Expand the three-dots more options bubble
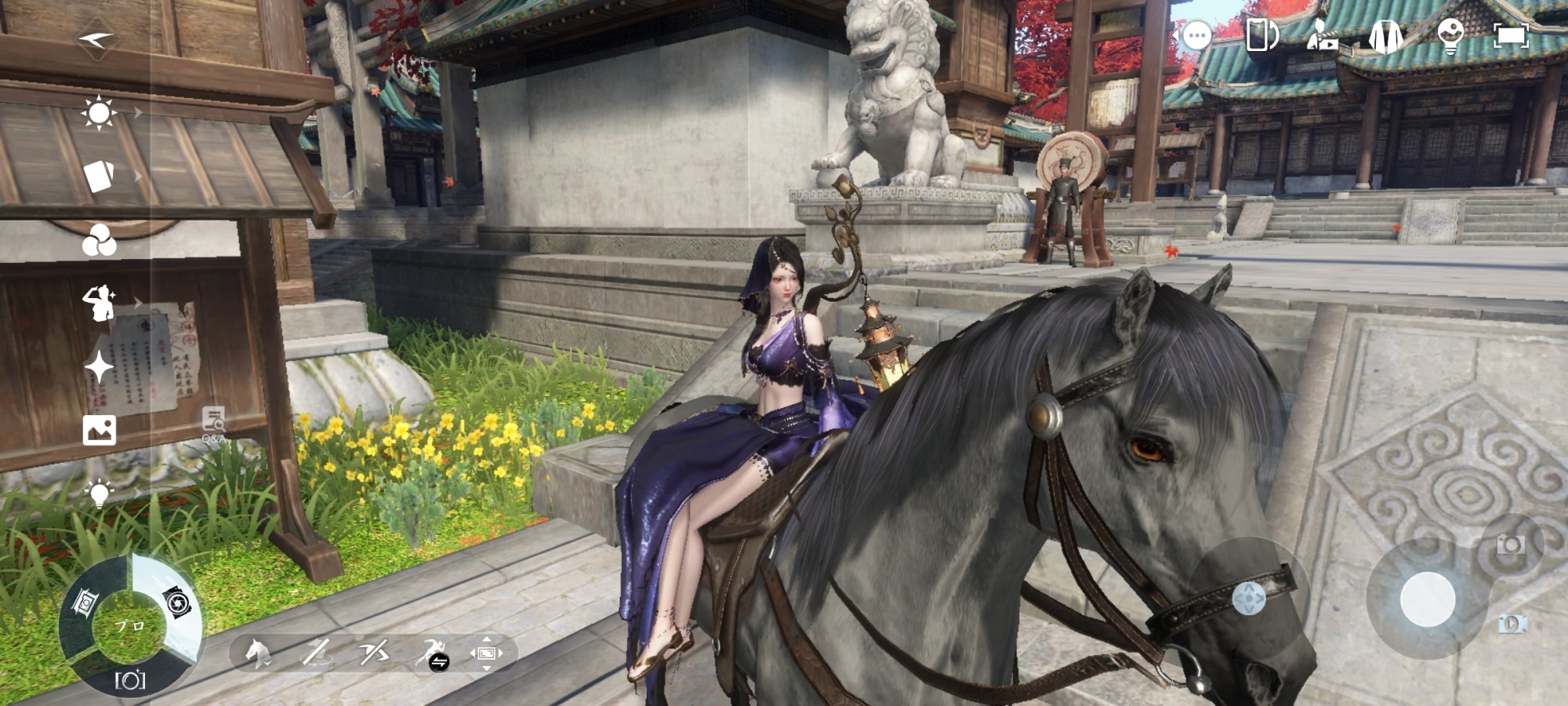Viewport: 1568px width, 706px height. [1196, 36]
